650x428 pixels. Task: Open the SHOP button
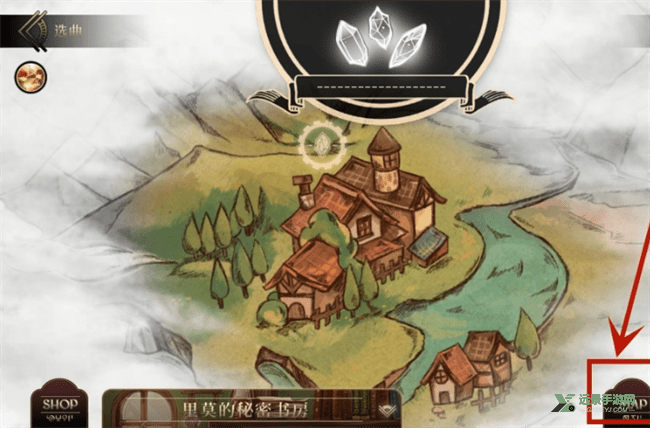(x=59, y=407)
